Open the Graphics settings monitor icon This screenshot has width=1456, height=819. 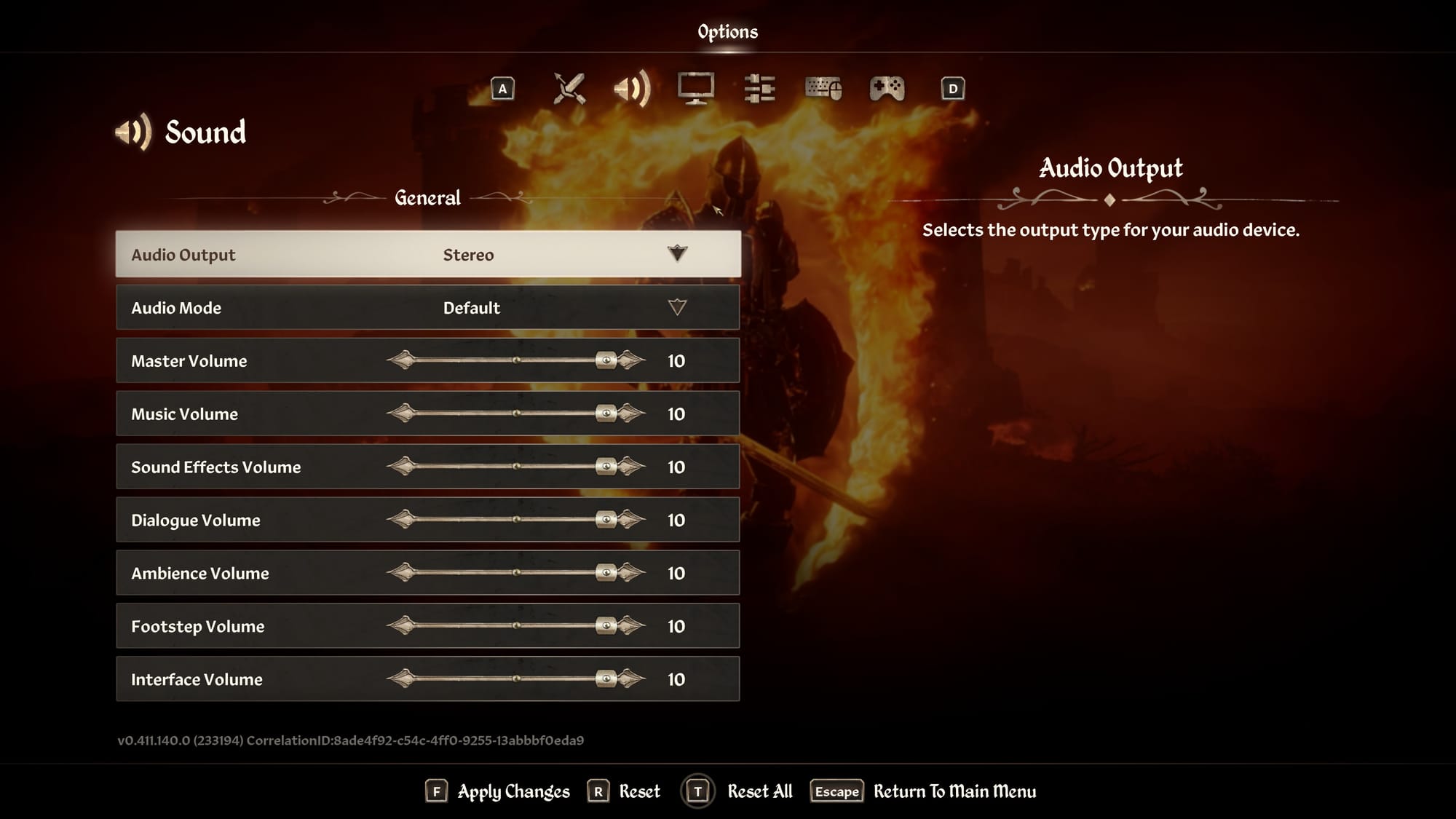pyautogui.click(x=696, y=88)
